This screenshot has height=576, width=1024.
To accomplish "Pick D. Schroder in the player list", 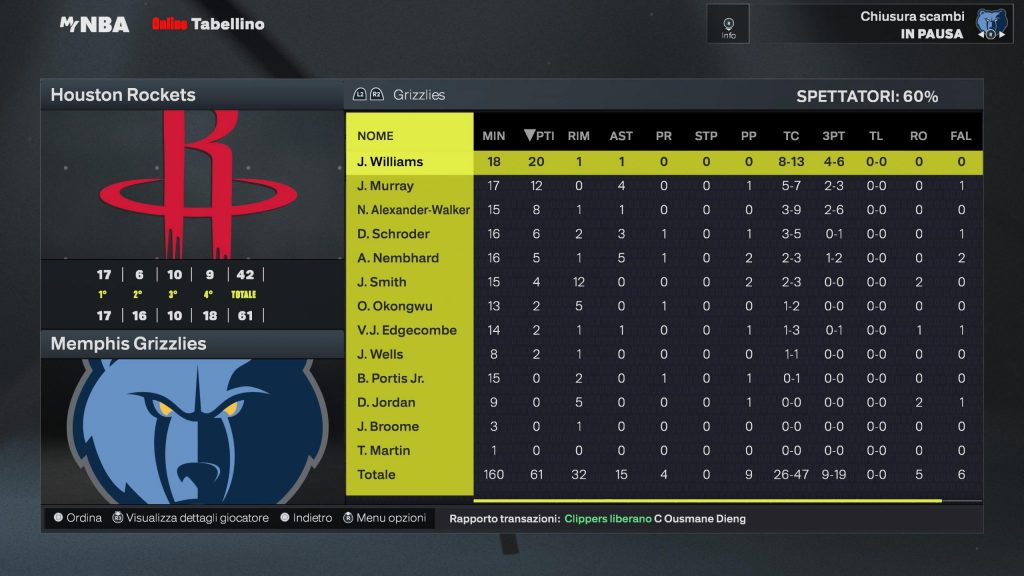I will tap(393, 234).
